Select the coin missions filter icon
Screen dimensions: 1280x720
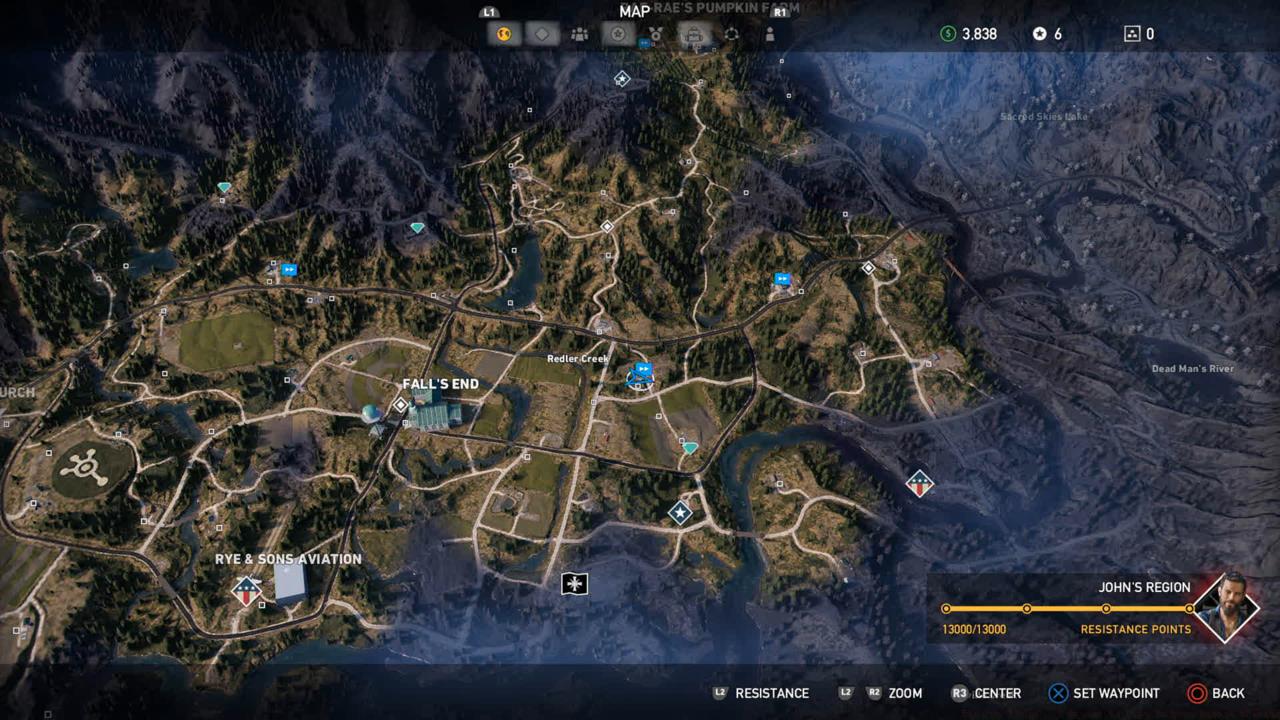click(503, 33)
